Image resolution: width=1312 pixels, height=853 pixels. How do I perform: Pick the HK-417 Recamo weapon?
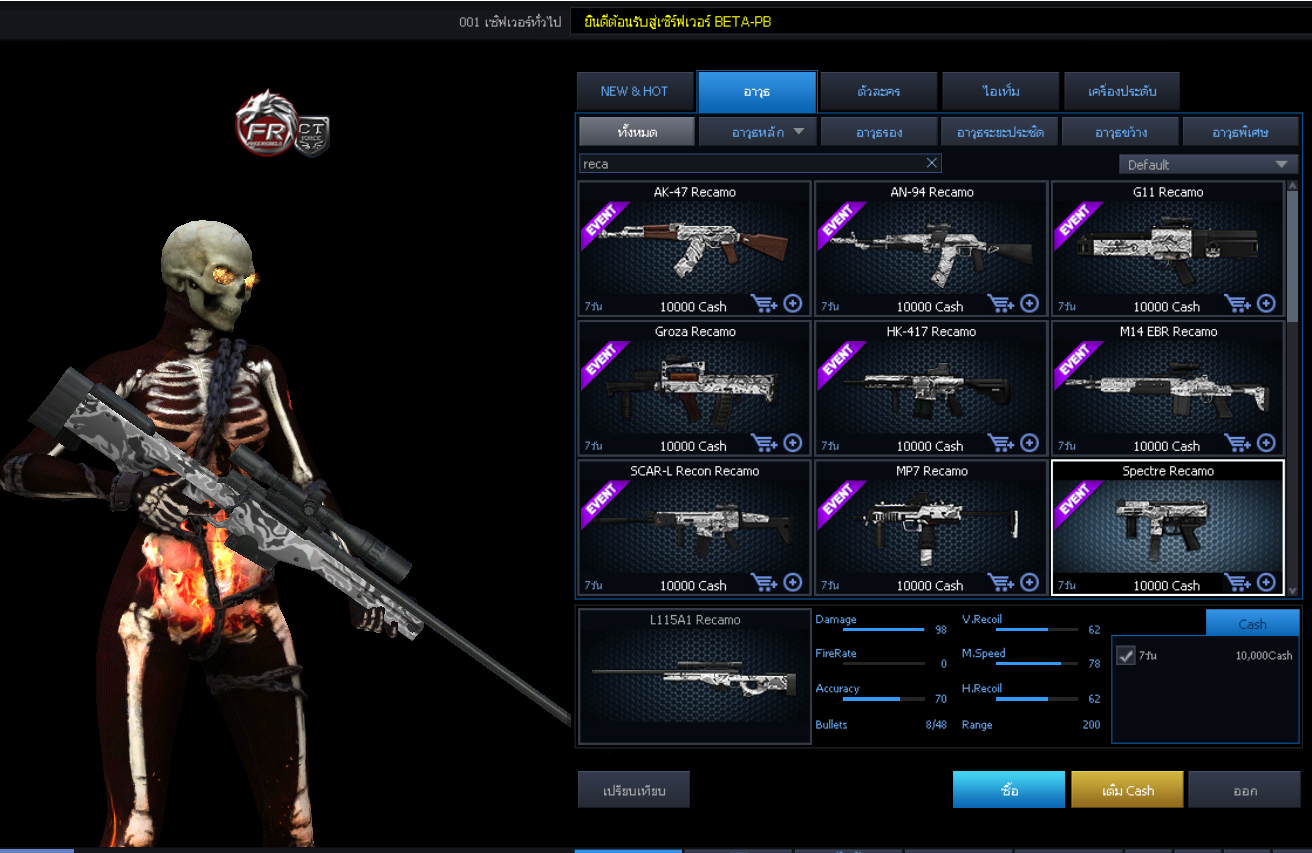click(x=930, y=387)
